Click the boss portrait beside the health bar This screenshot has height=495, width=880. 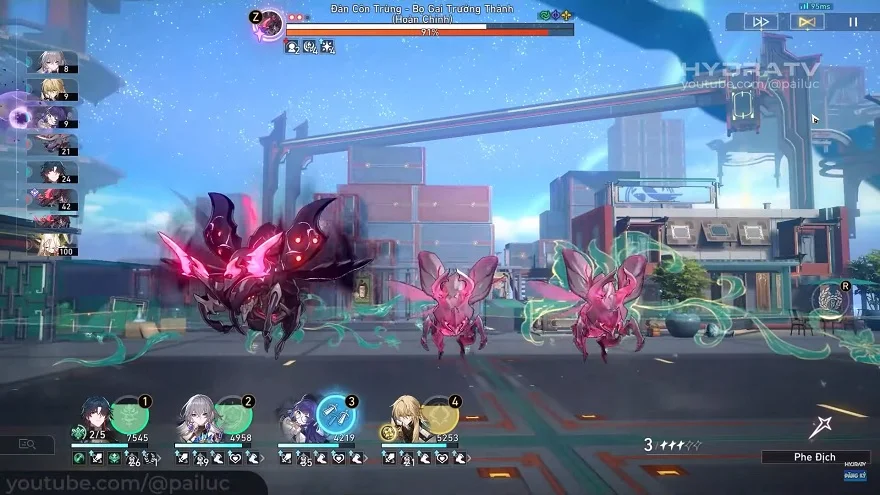[x=267, y=25]
